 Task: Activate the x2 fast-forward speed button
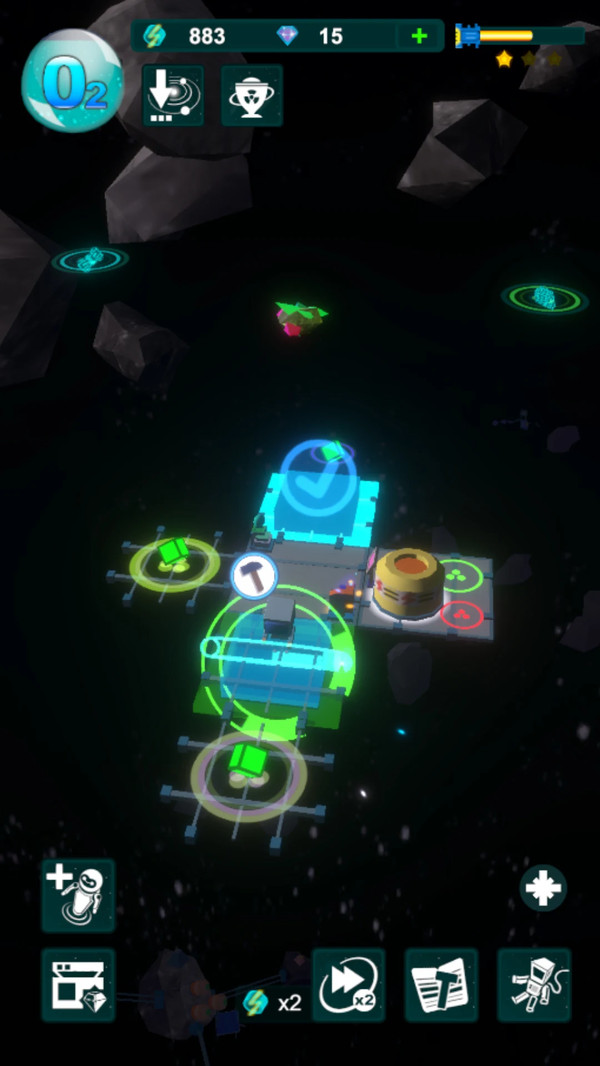click(x=348, y=985)
